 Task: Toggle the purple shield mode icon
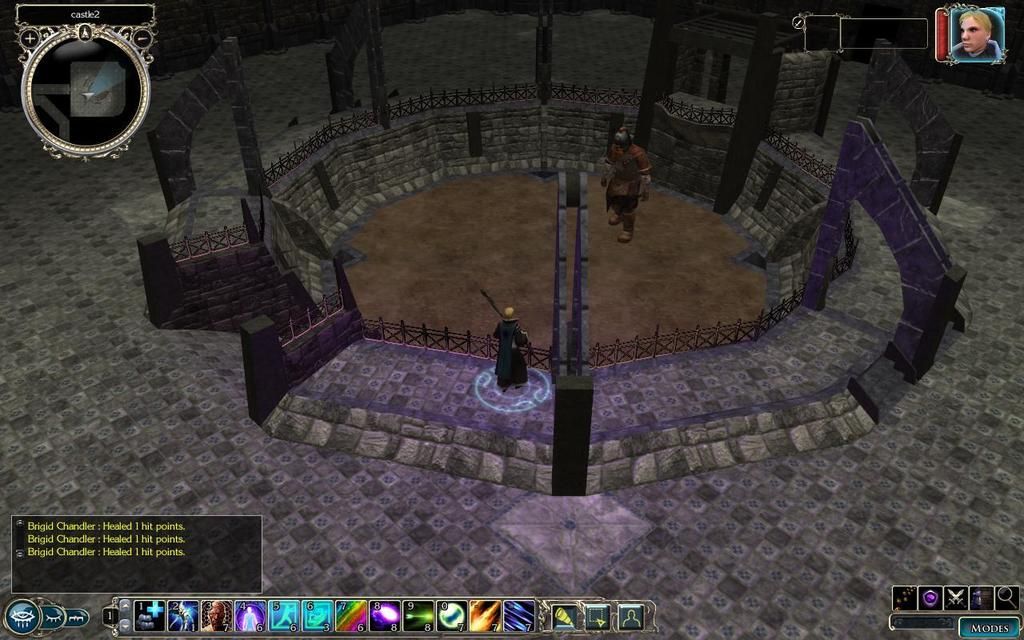pyautogui.click(x=931, y=598)
